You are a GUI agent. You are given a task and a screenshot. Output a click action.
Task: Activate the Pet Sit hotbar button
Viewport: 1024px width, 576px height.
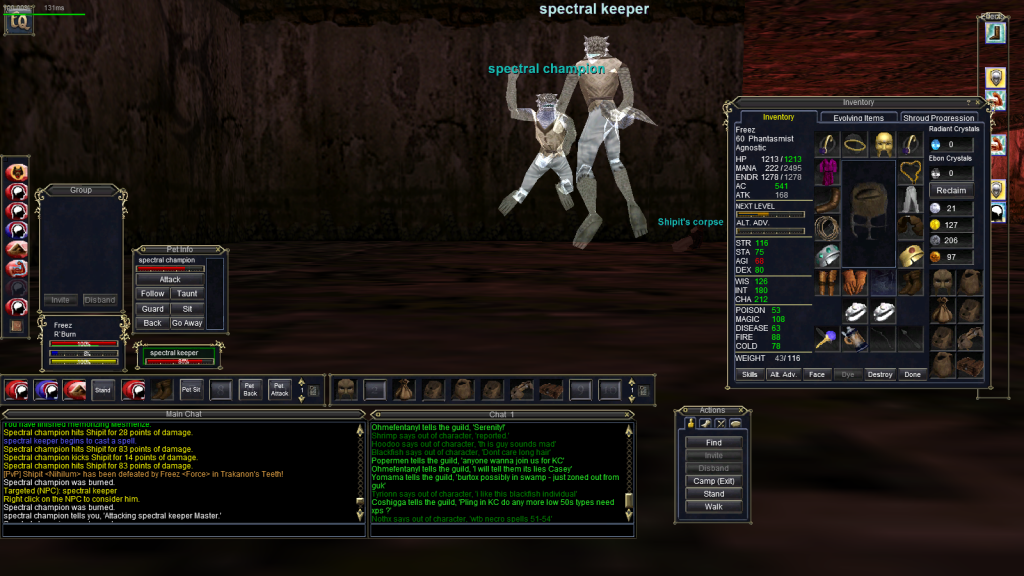[190, 388]
